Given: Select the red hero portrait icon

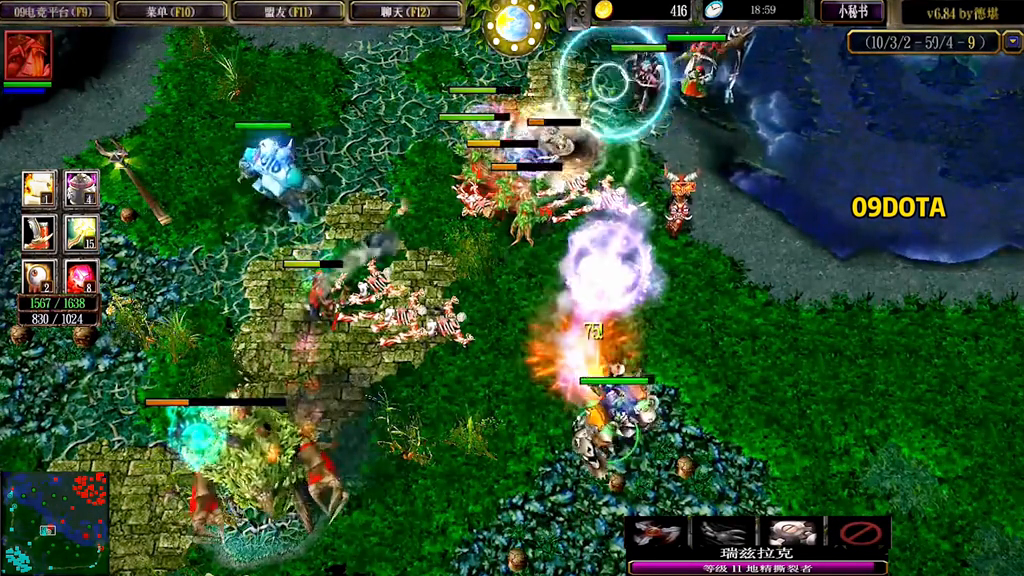Looking at the screenshot, I should (27, 55).
